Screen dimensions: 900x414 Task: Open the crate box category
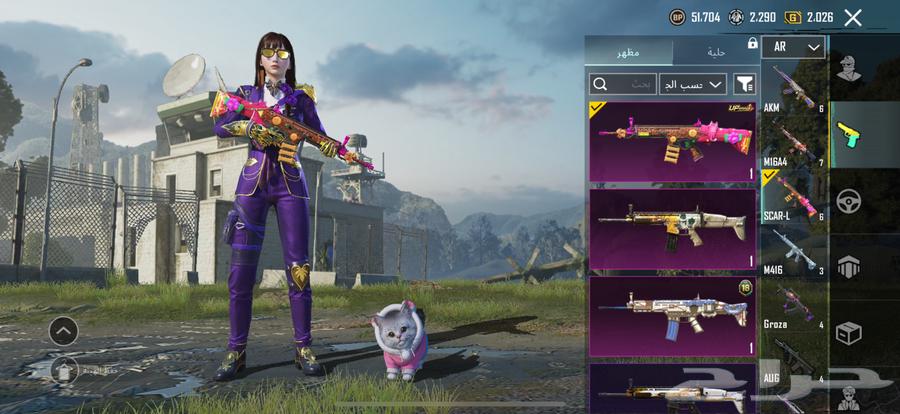[850, 332]
